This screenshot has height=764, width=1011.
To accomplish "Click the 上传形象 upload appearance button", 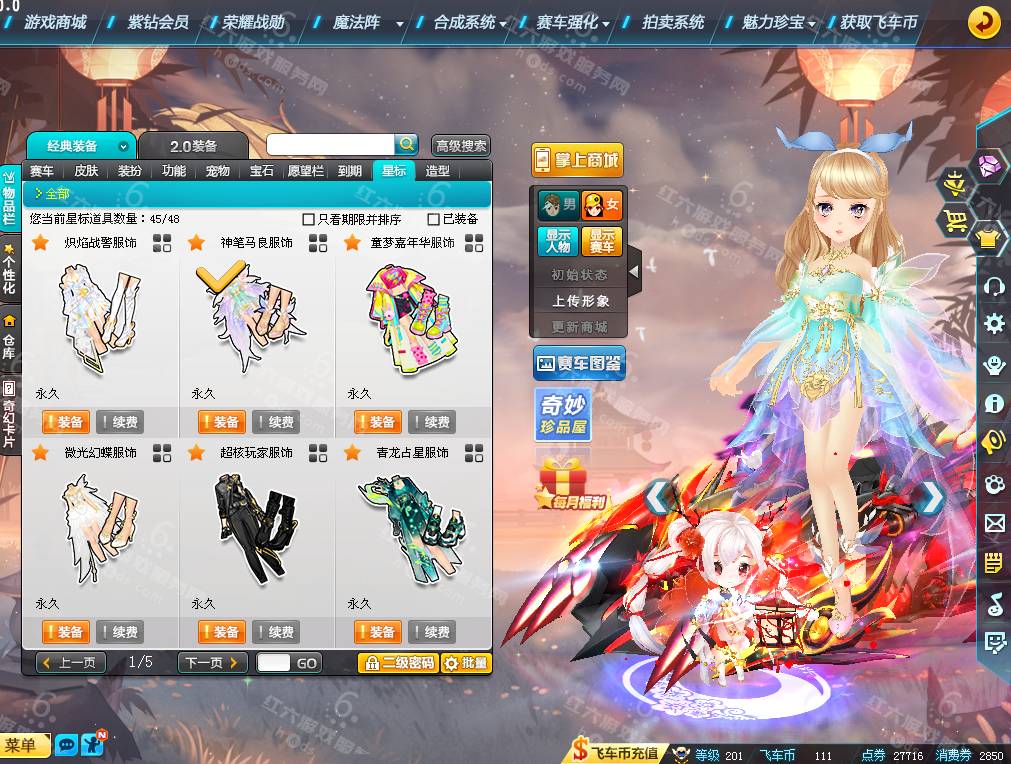I will click(580, 300).
